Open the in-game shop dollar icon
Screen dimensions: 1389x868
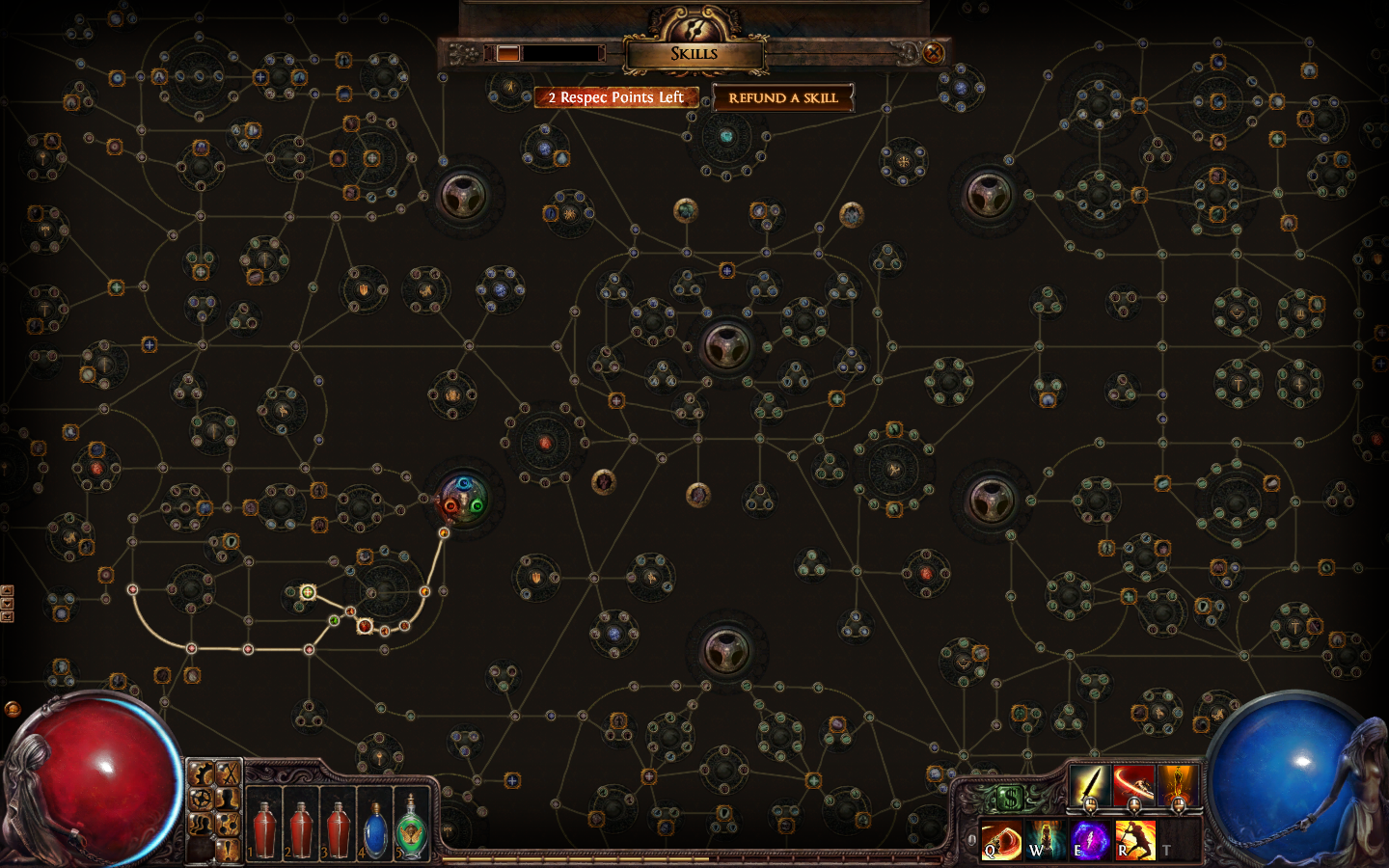tap(1011, 797)
